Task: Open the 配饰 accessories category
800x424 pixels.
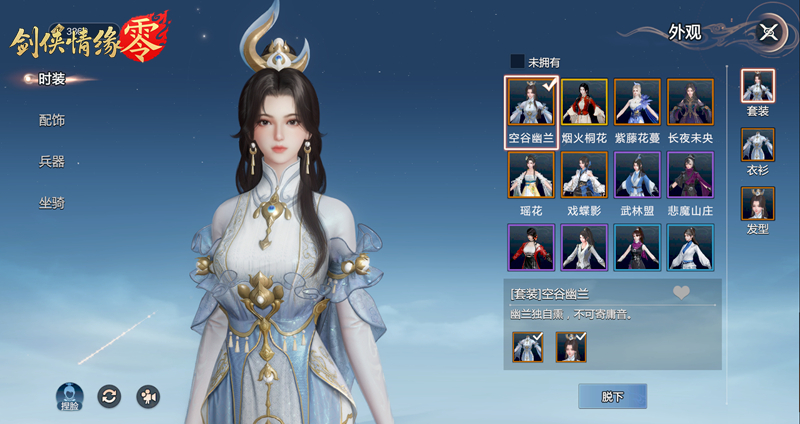Action: click(51, 120)
